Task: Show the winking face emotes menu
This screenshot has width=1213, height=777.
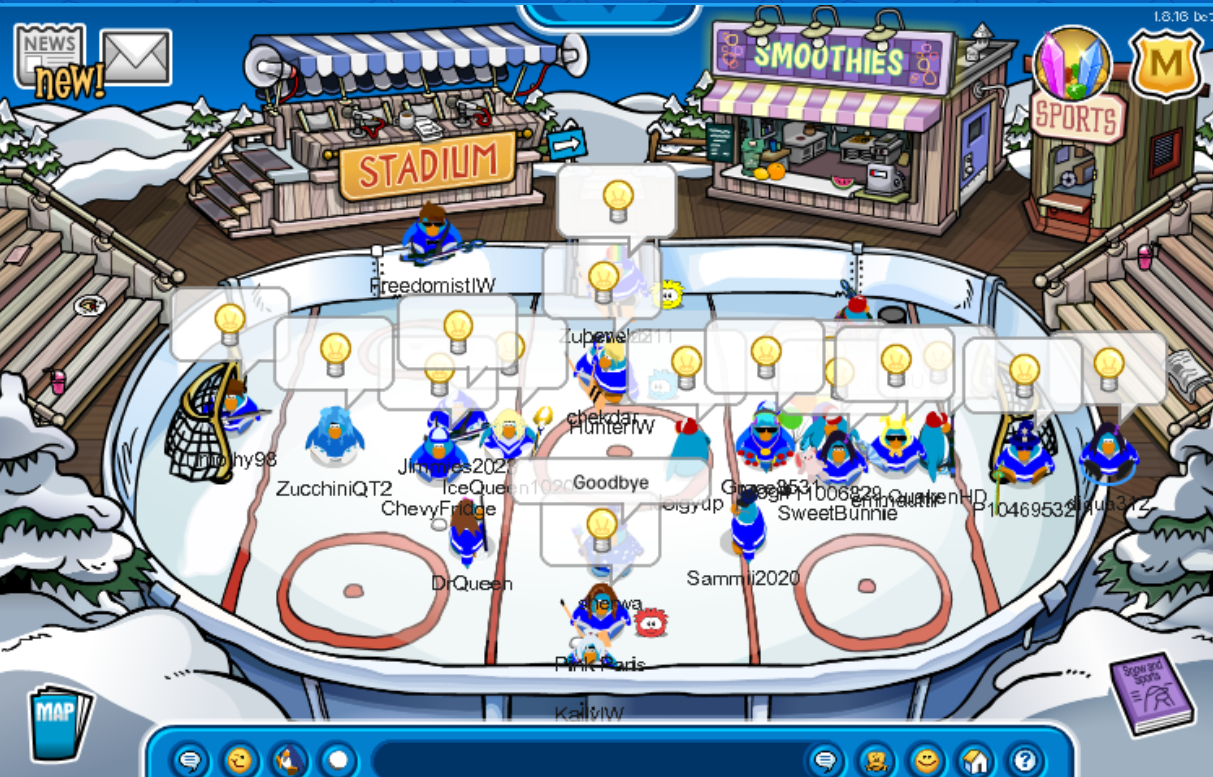Action: [x=239, y=761]
